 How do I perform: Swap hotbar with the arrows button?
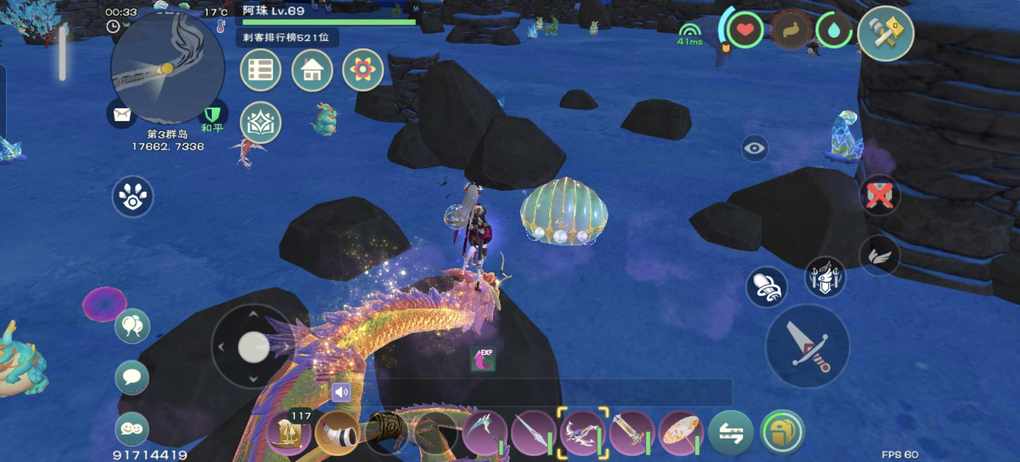pos(731,433)
